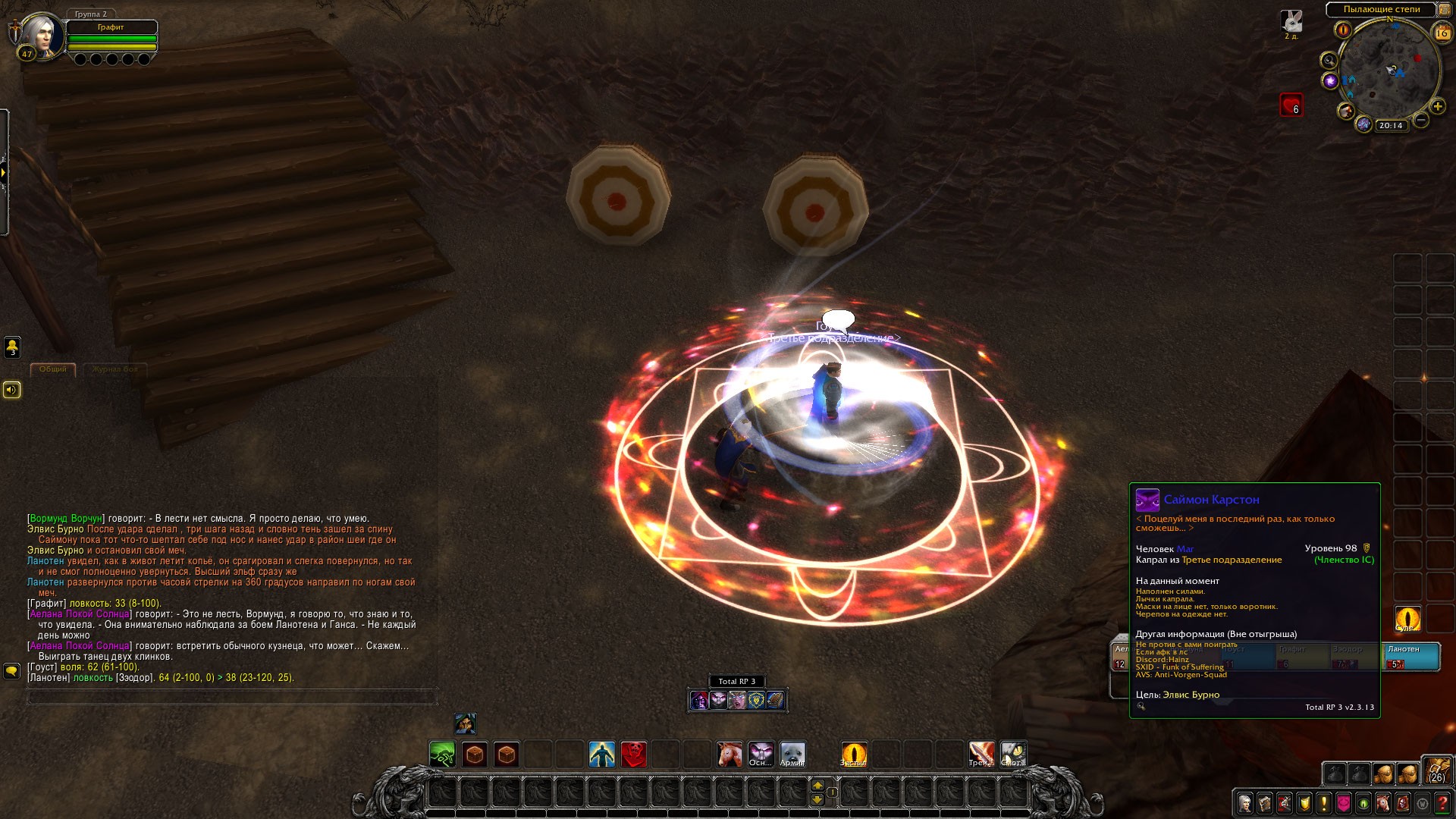This screenshot has height=819, width=1456.
Task: Click the horse mount action button
Action: pyautogui.click(x=730, y=755)
